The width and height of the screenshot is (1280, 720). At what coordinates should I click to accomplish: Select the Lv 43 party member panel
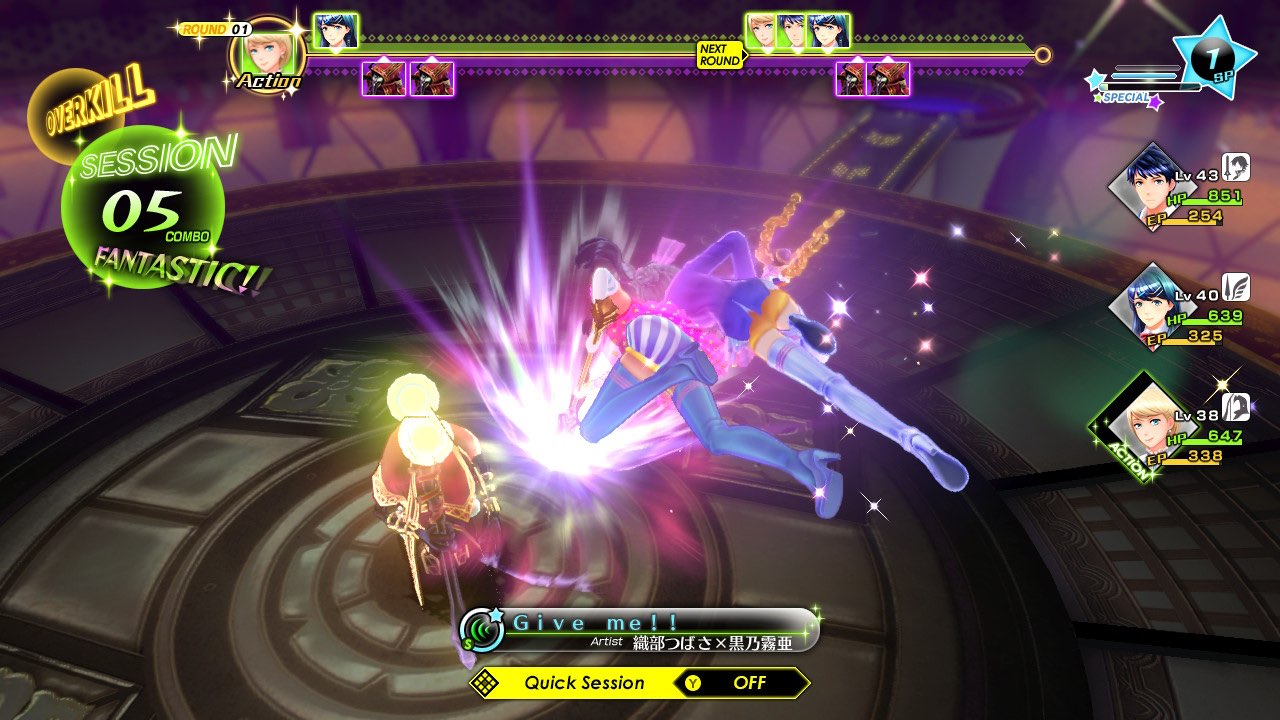tap(1180, 190)
